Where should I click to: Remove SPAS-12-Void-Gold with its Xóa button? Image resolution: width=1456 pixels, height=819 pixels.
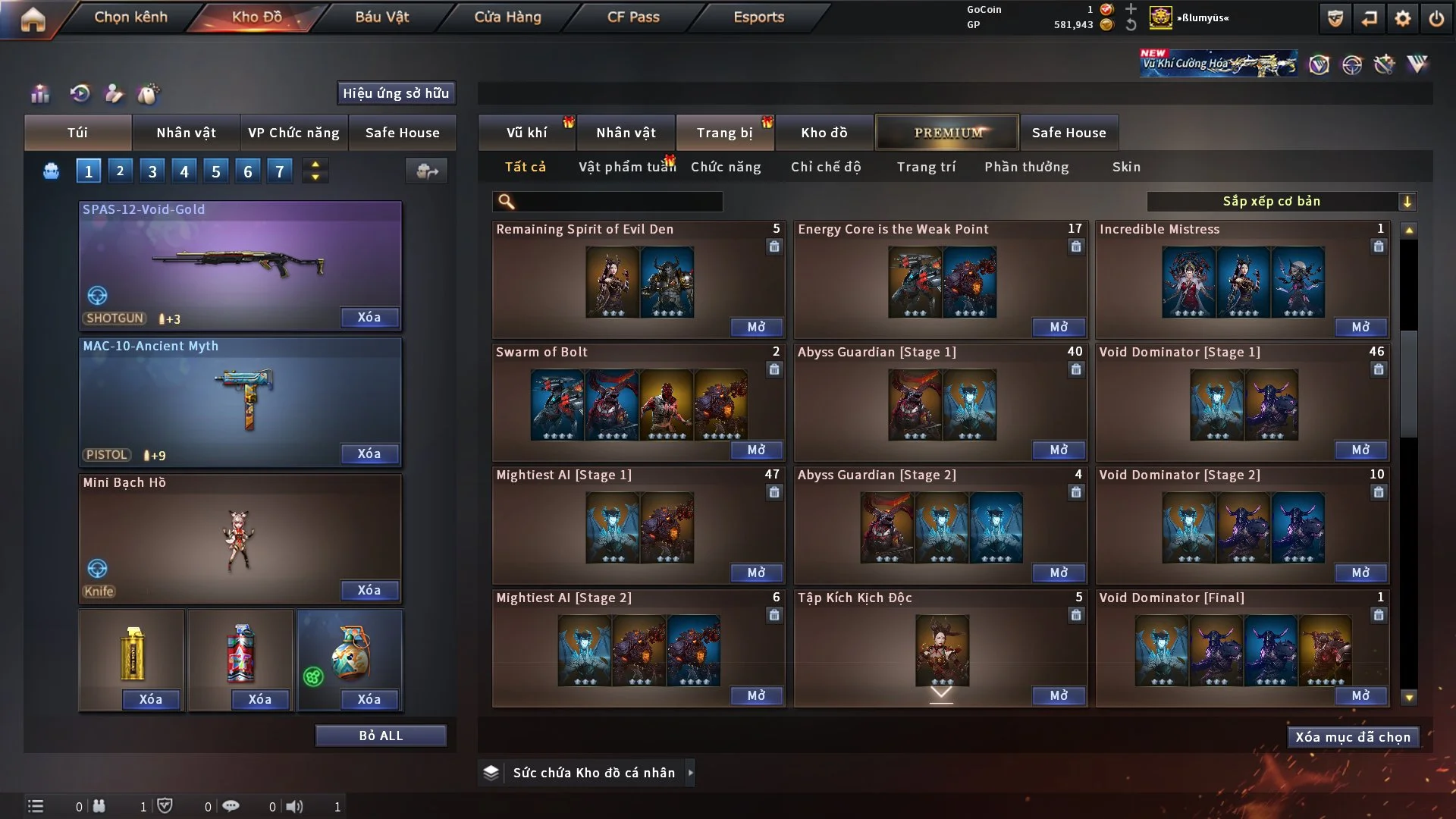[369, 317]
